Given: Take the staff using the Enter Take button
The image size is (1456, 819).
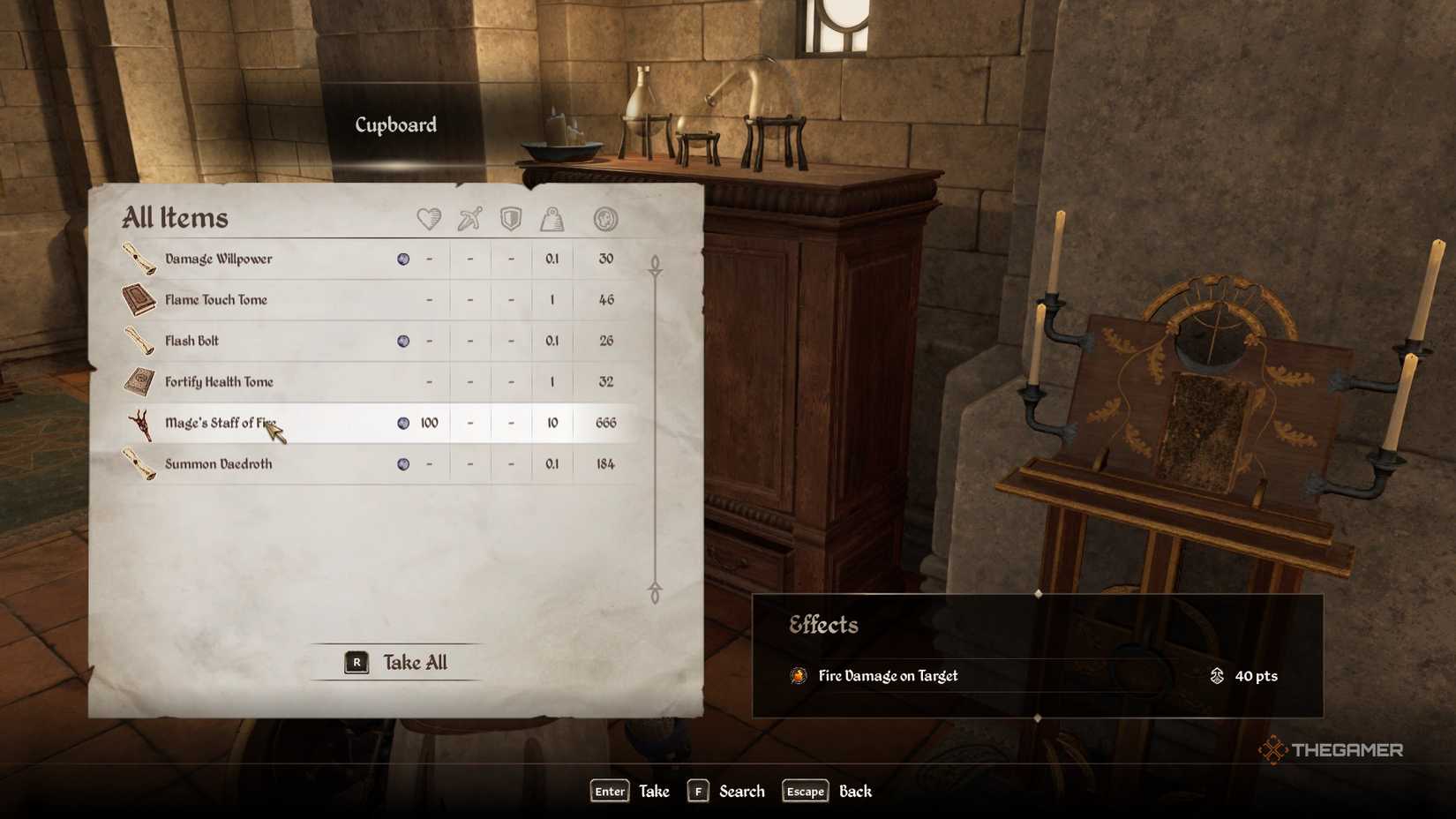Looking at the screenshot, I should coord(608,792).
